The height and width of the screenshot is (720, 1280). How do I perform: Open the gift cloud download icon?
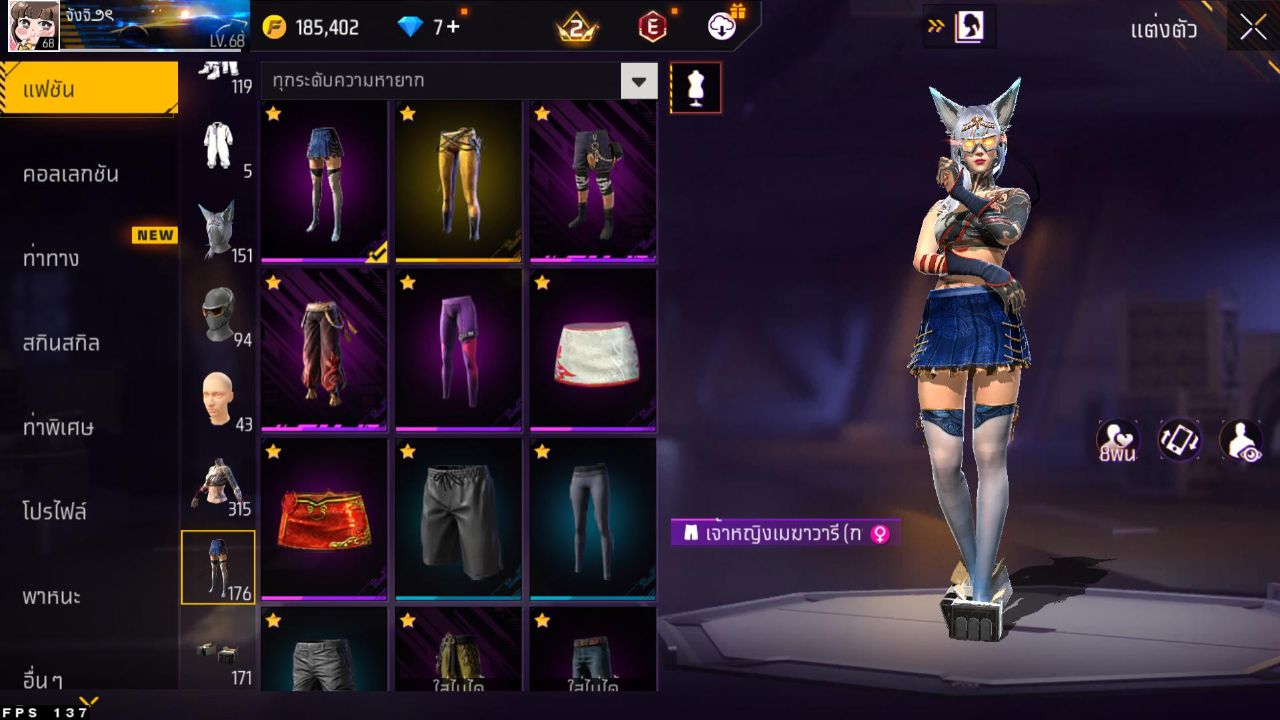point(719,26)
